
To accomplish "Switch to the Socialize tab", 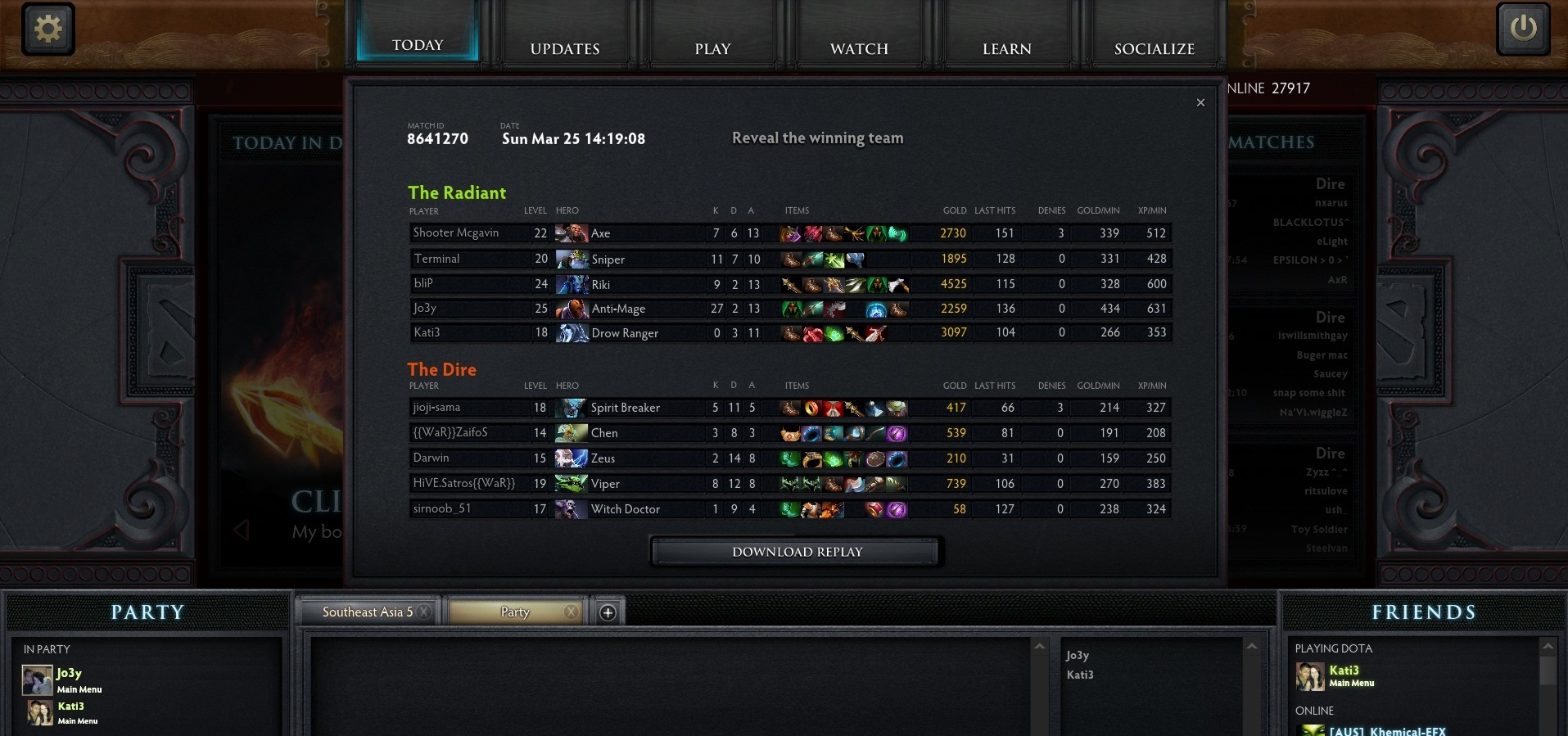I will pyautogui.click(x=1154, y=48).
